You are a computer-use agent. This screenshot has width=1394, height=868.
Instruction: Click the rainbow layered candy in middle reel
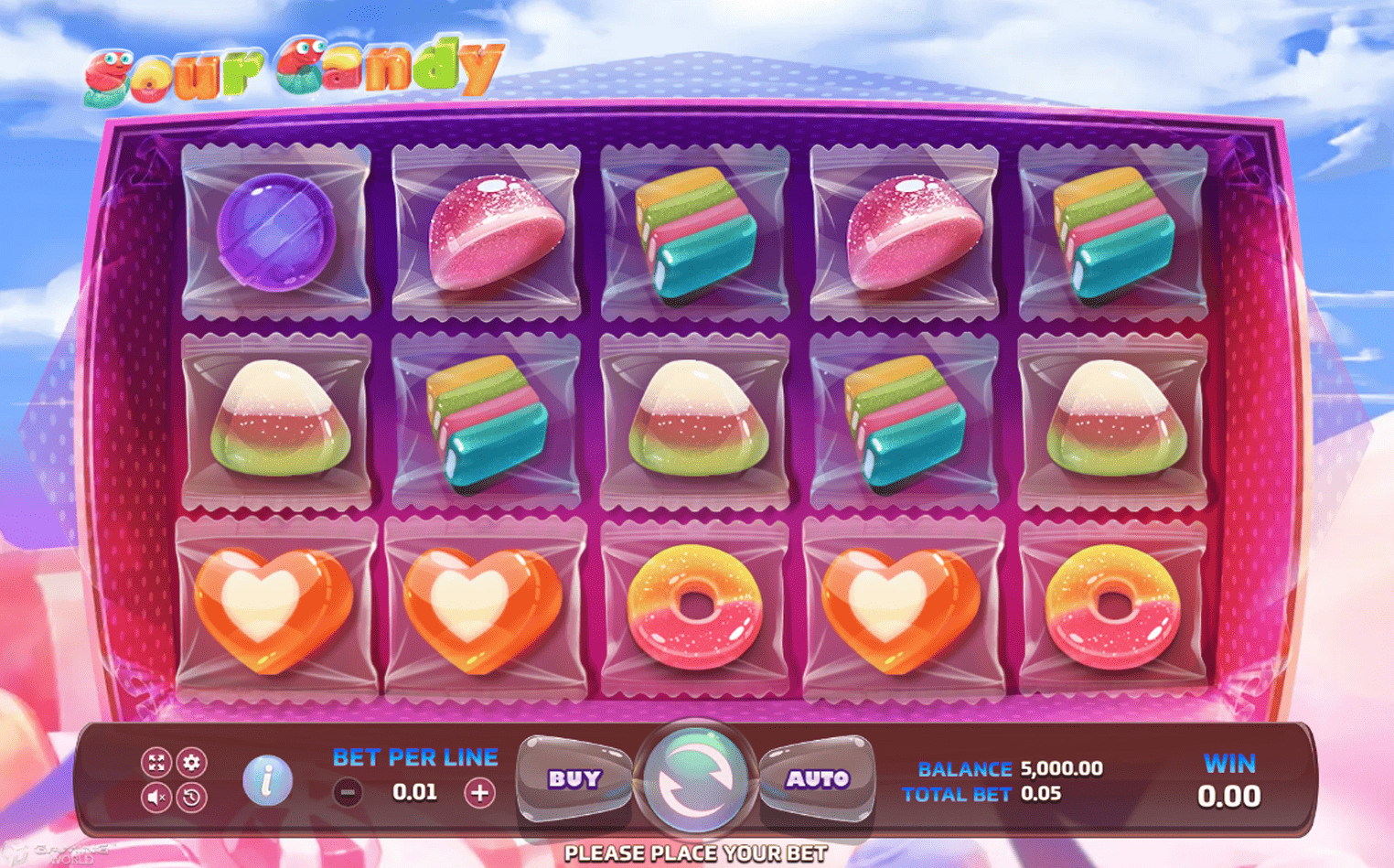coord(695,230)
